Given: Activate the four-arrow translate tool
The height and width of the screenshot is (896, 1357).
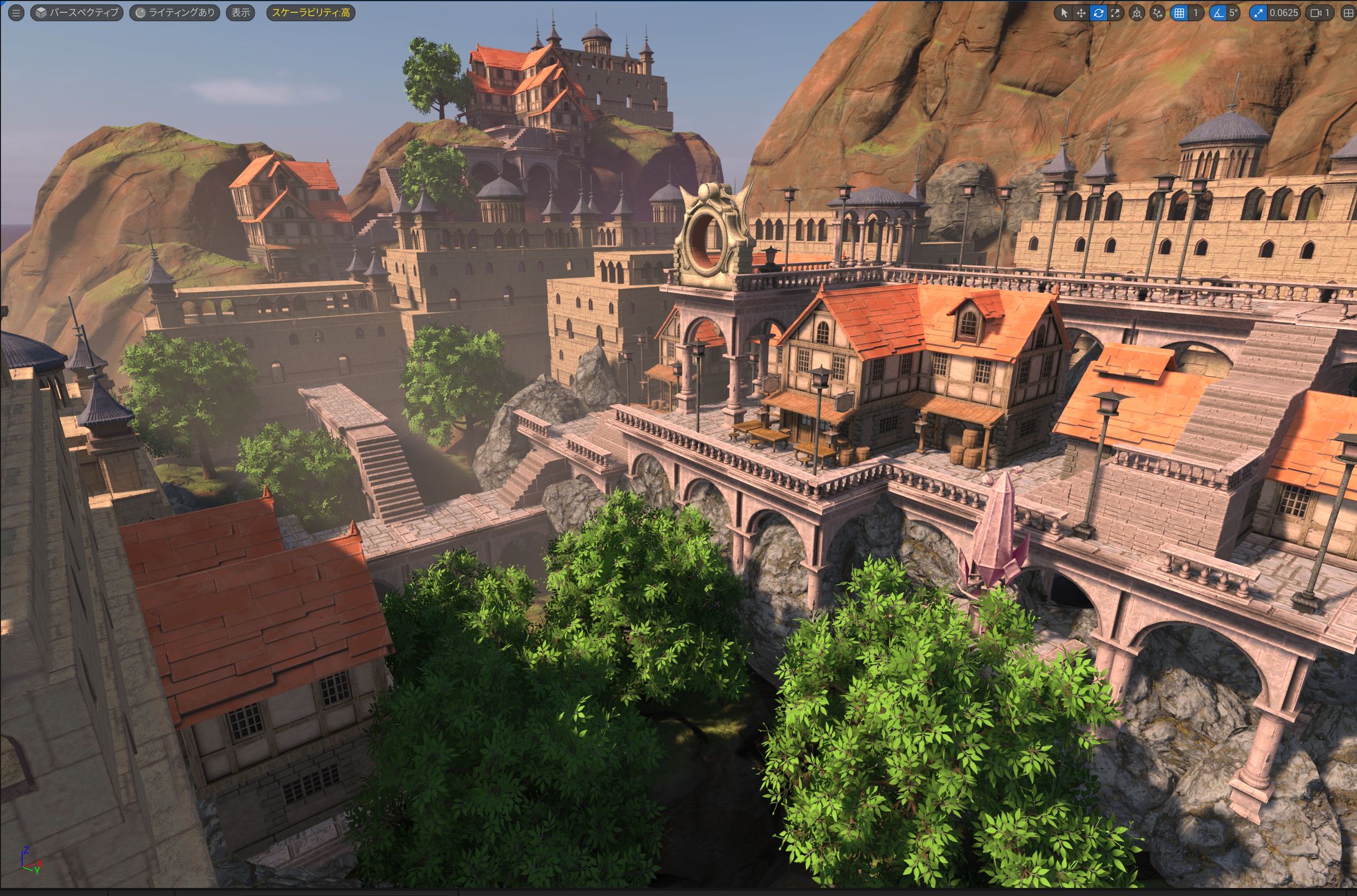Looking at the screenshot, I should tap(1081, 13).
